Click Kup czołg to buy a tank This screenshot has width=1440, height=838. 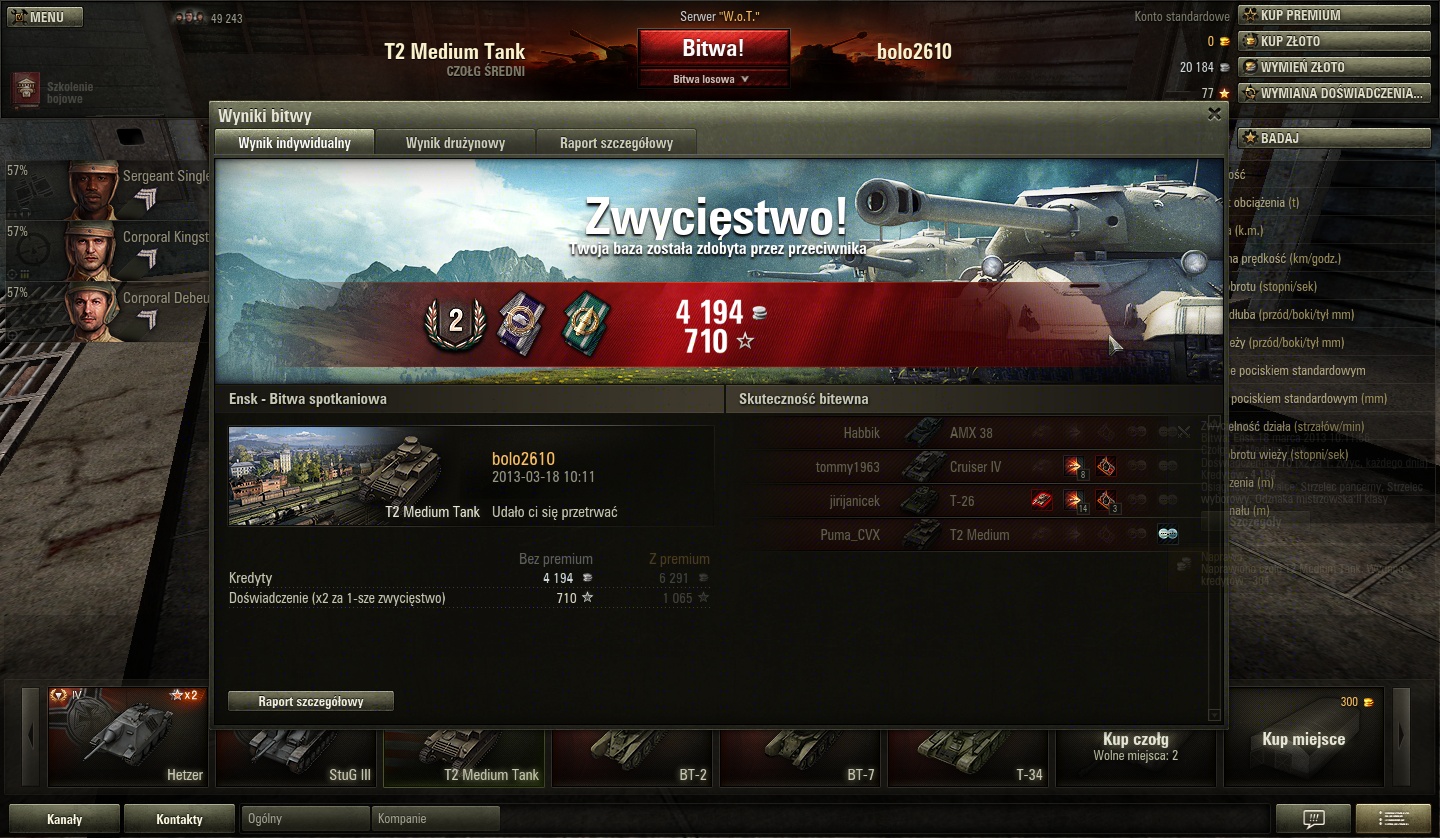point(1136,745)
